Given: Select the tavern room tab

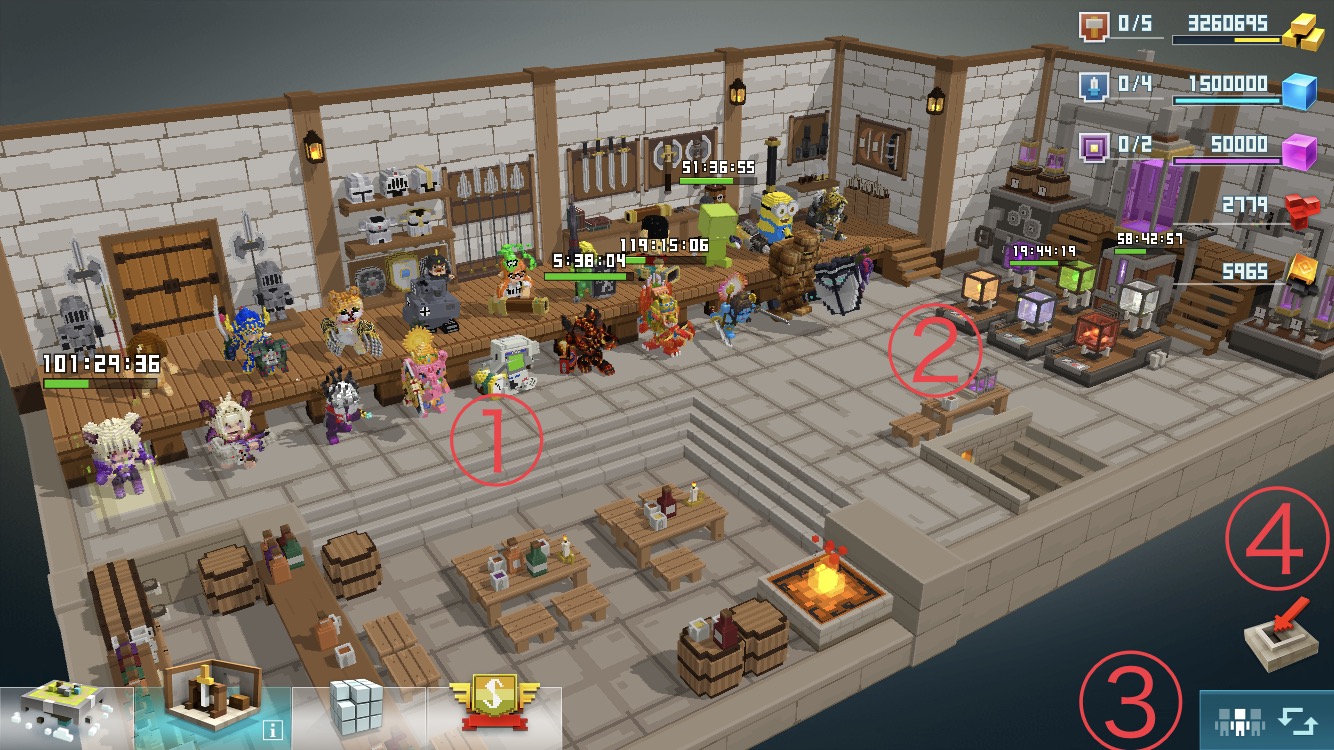Looking at the screenshot, I should 212,708.
